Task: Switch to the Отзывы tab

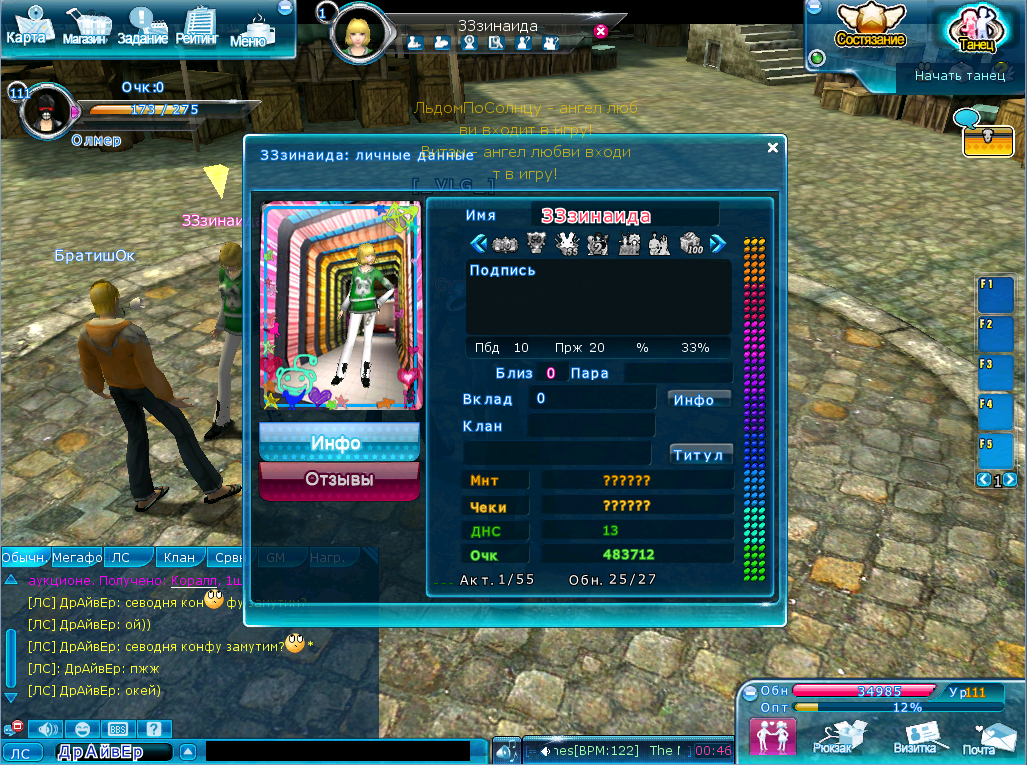Action: [339, 480]
